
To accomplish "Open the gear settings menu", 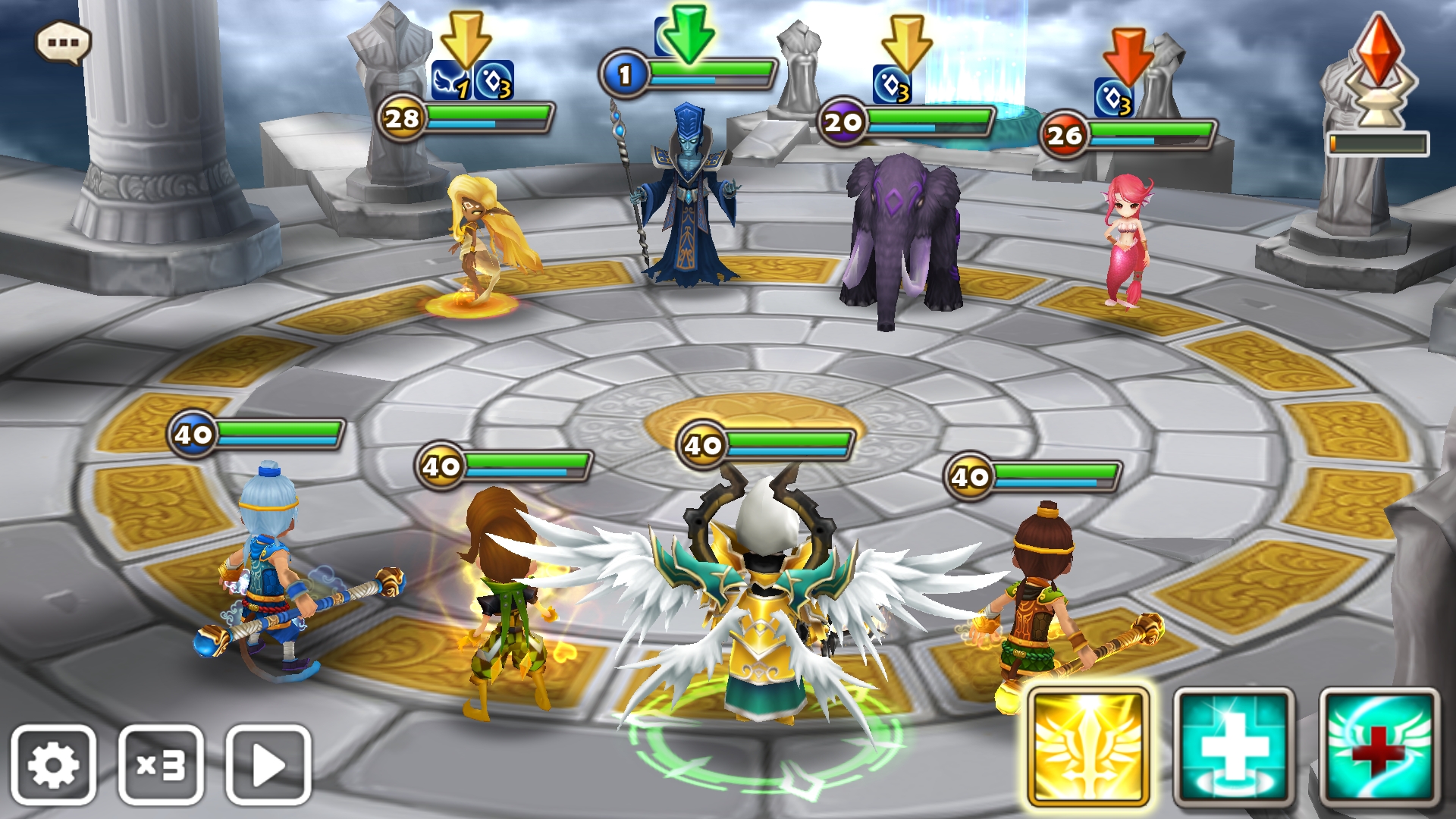I will 53,764.
